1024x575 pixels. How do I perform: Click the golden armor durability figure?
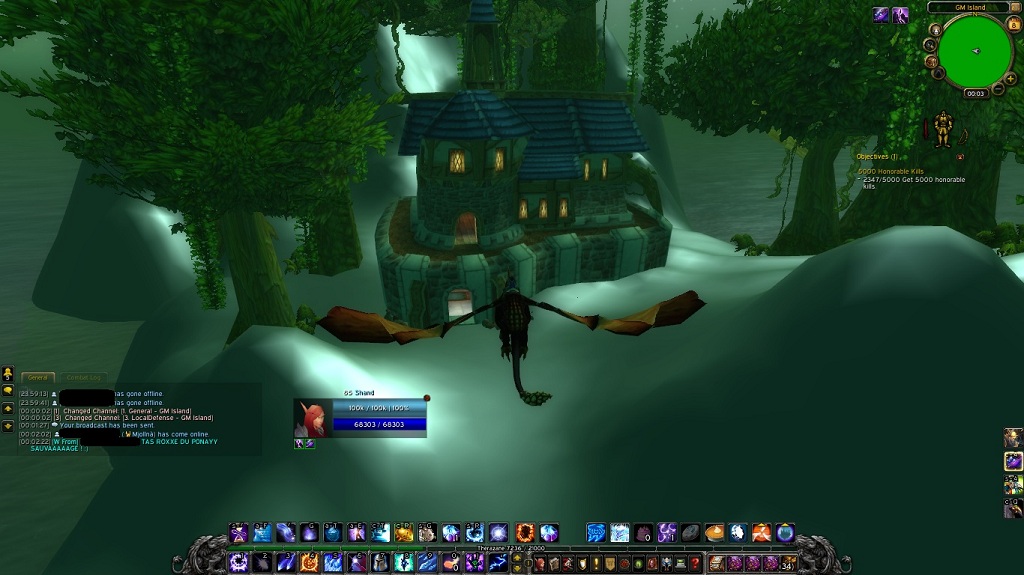942,130
